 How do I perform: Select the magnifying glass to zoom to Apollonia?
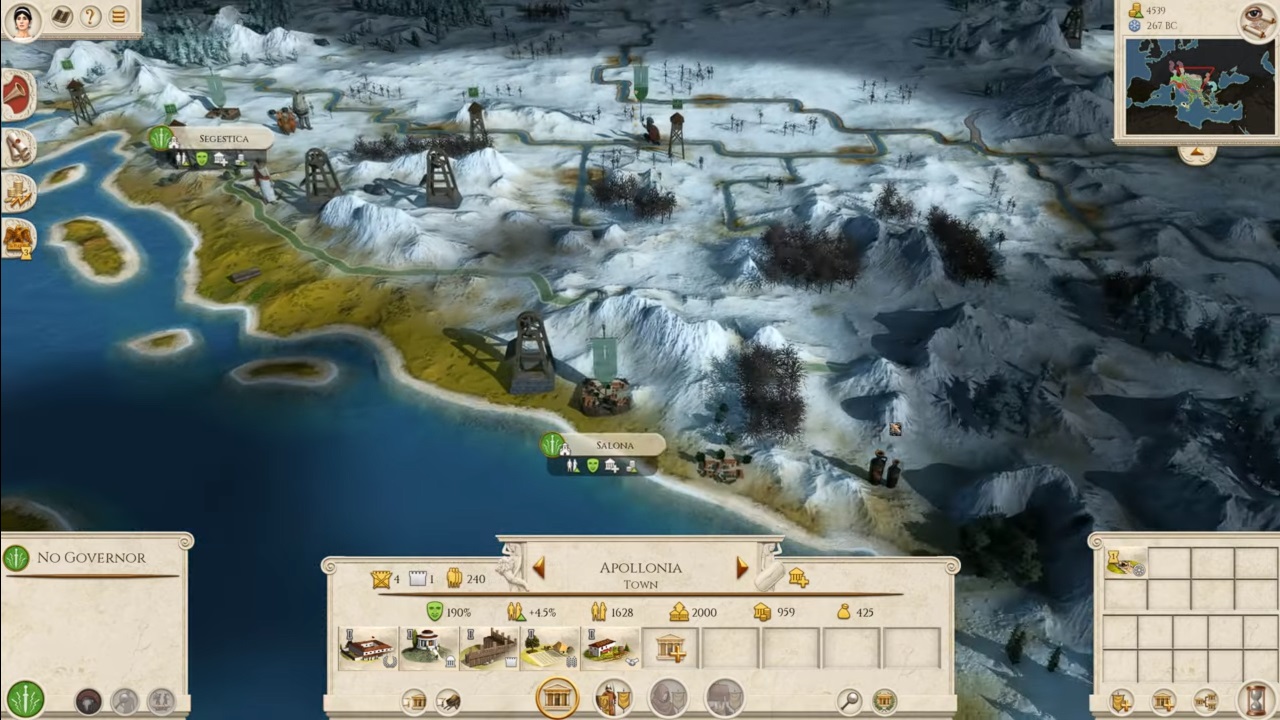[x=847, y=700]
